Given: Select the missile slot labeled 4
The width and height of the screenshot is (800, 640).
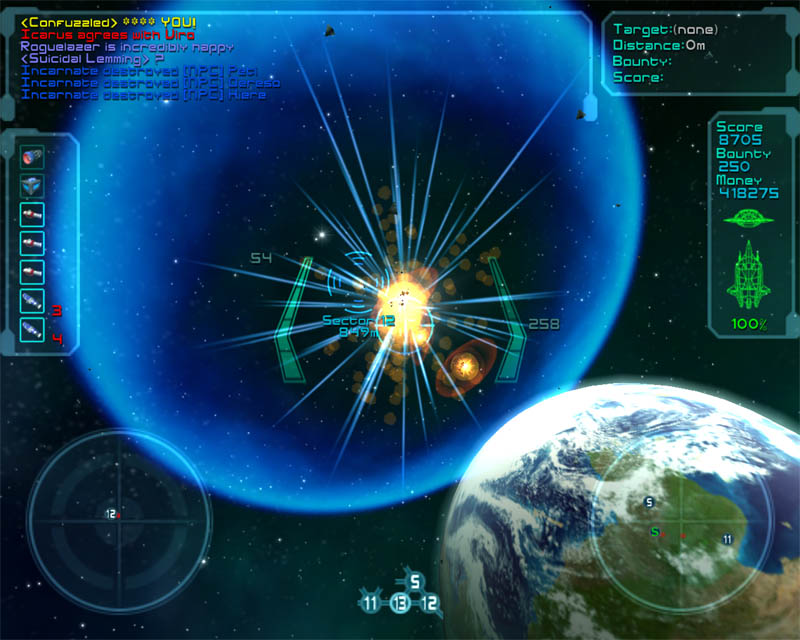Looking at the screenshot, I should tap(31, 330).
